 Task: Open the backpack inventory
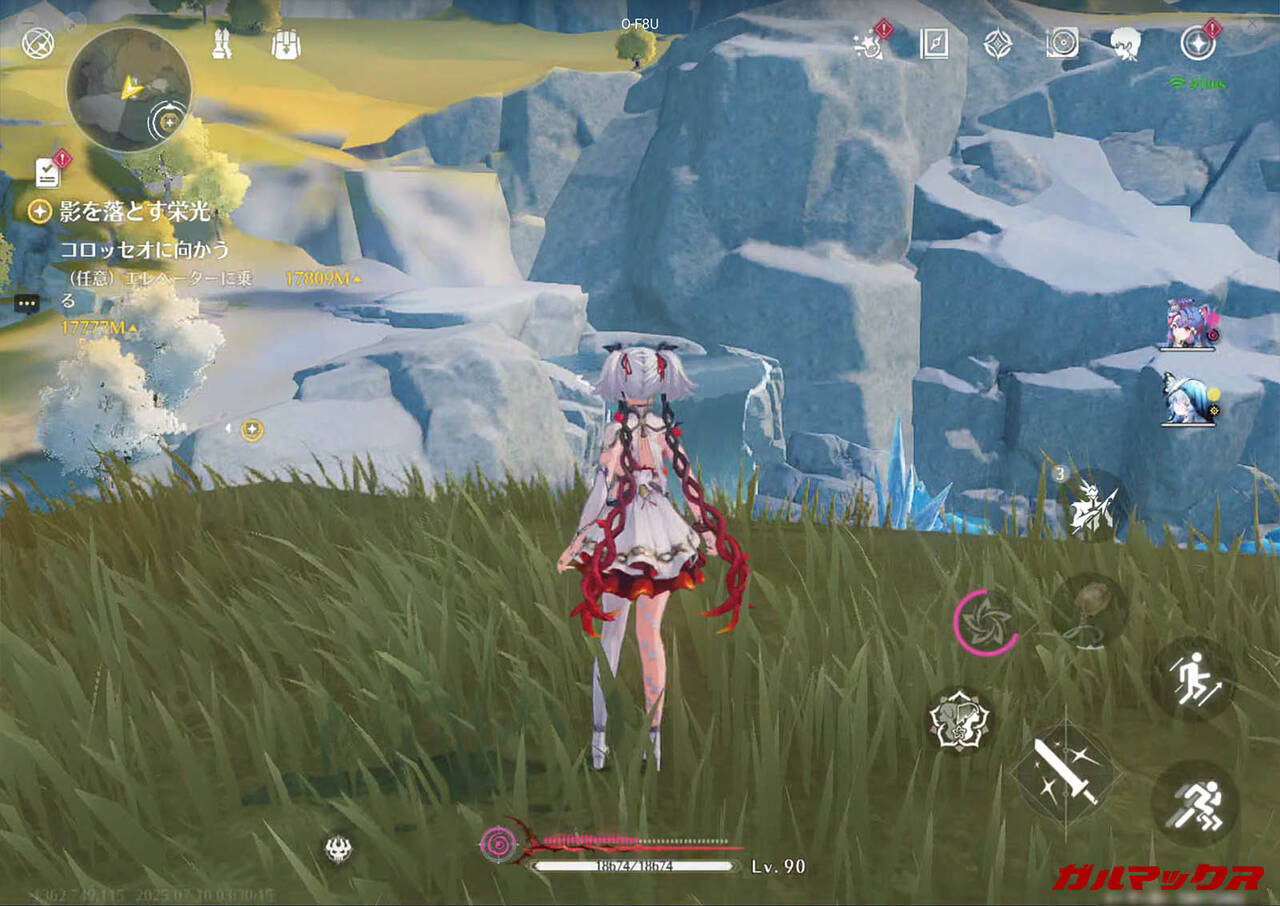pyautogui.click(x=287, y=44)
